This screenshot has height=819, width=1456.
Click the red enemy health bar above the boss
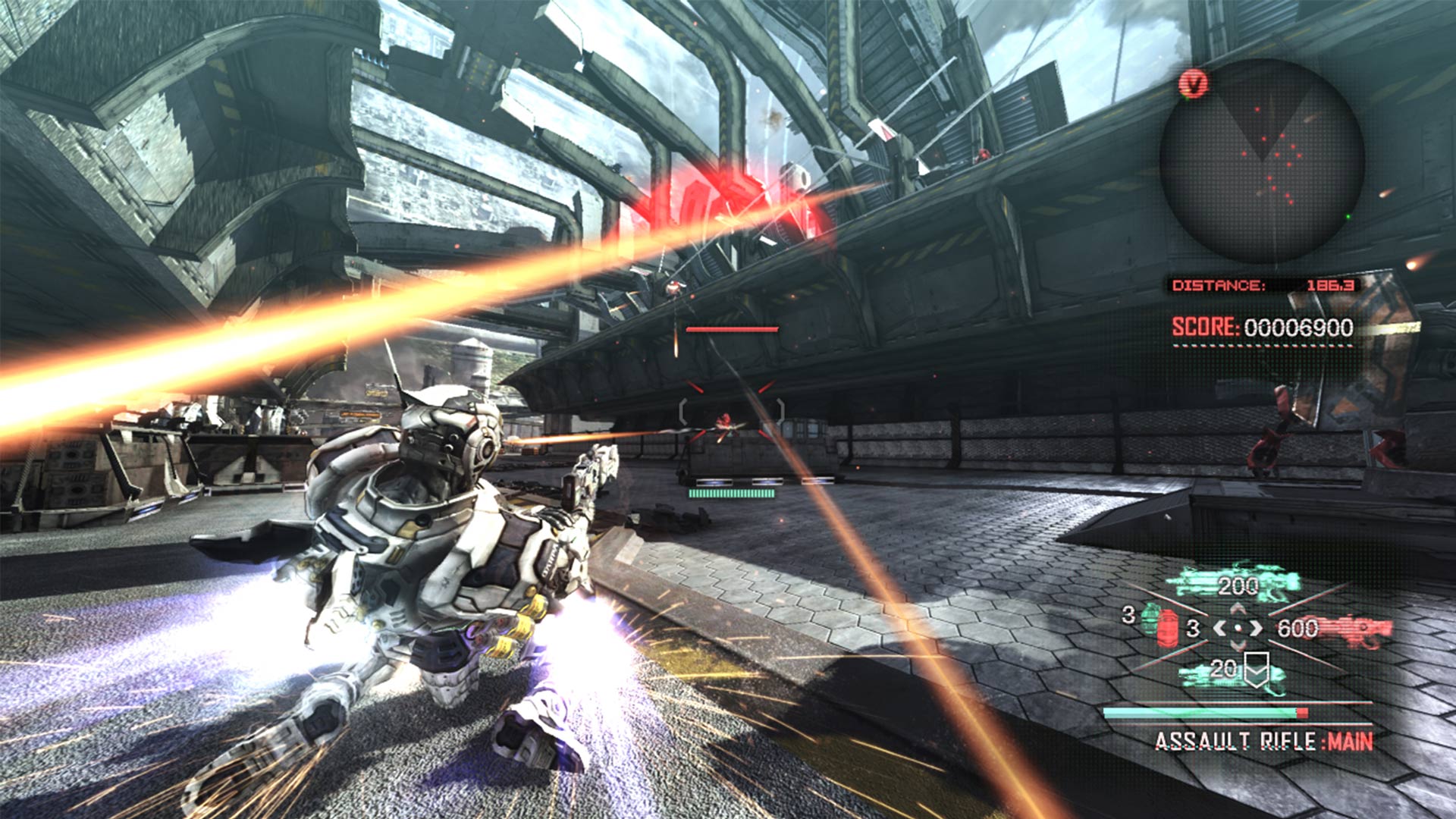(733, 329)
